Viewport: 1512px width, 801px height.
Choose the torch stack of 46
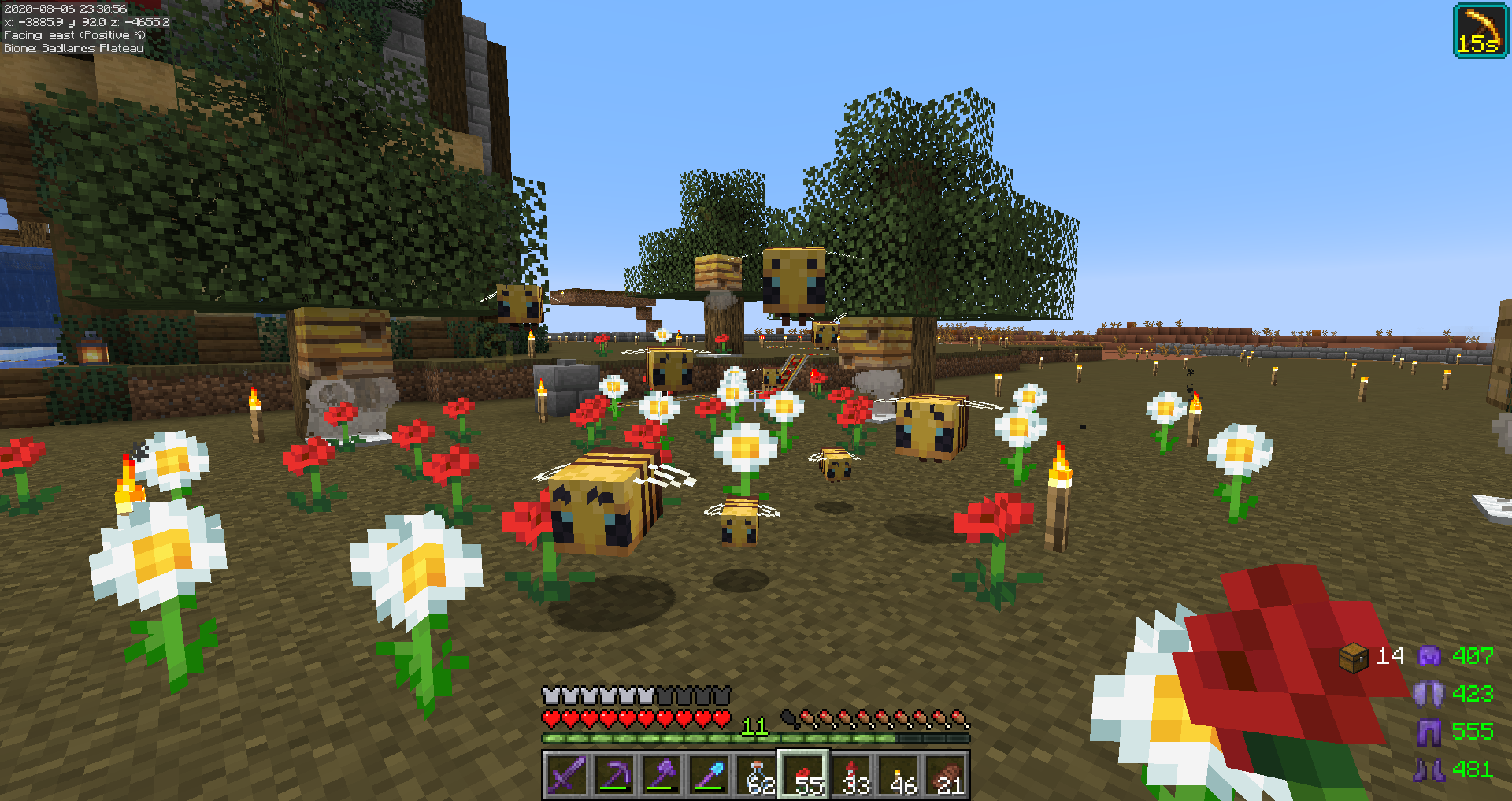point(899,775)
